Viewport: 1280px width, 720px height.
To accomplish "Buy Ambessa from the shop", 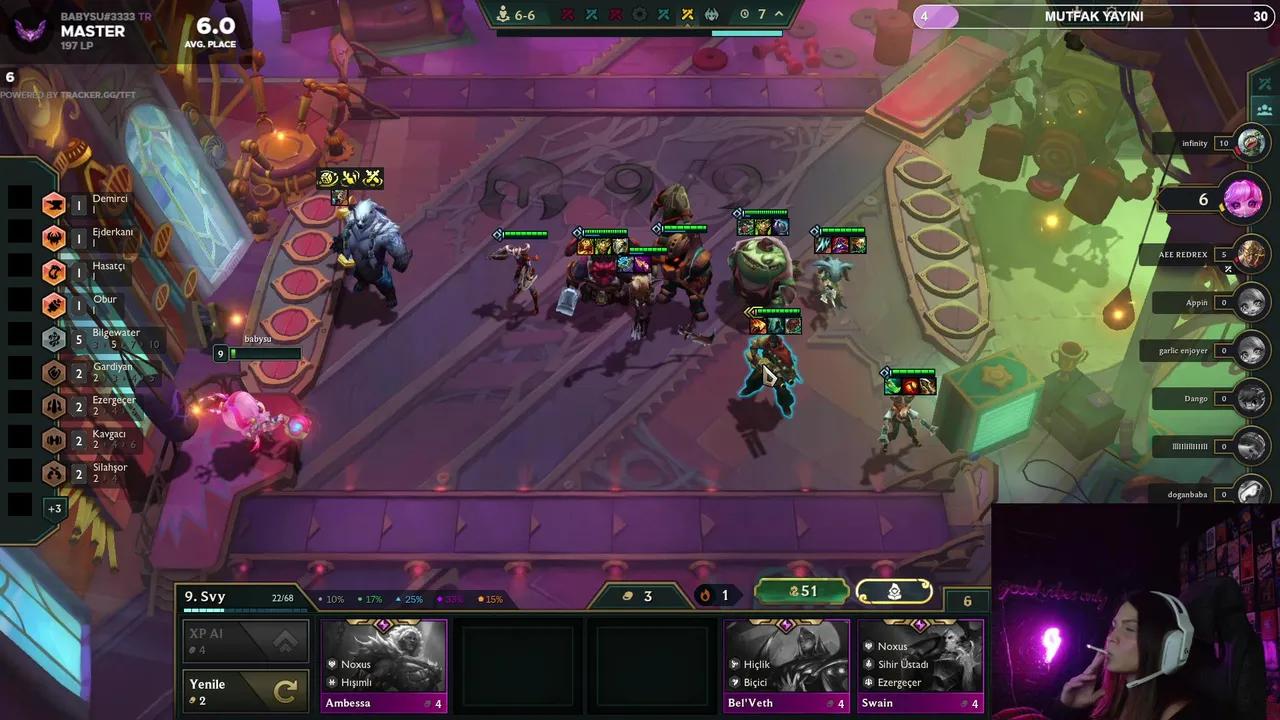I will (x=383, y=664).
